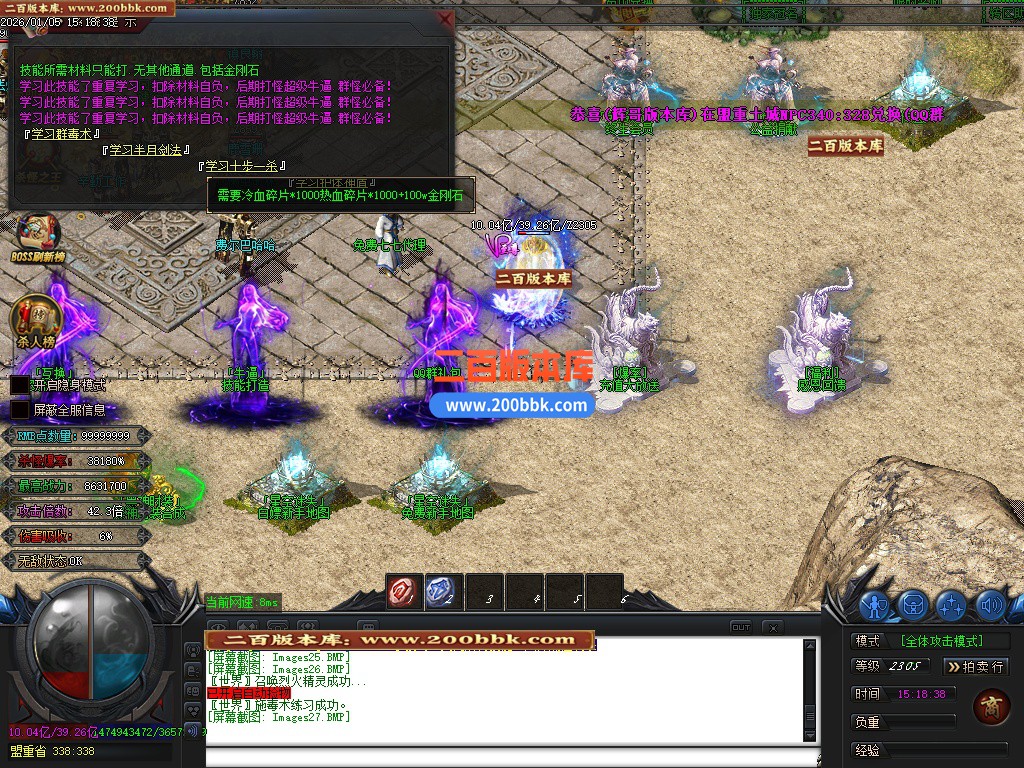Screen dimensions: 1024x768
Task: Use the blue item in hotbar slot 2
Action: click(x=442, y=591)
